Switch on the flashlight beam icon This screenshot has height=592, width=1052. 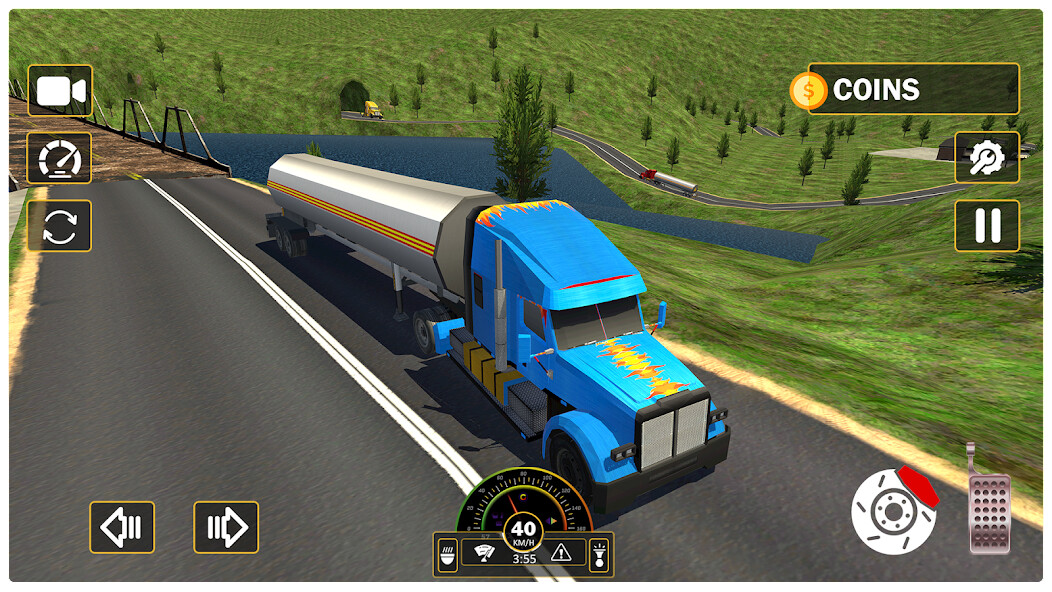[598, 553]
